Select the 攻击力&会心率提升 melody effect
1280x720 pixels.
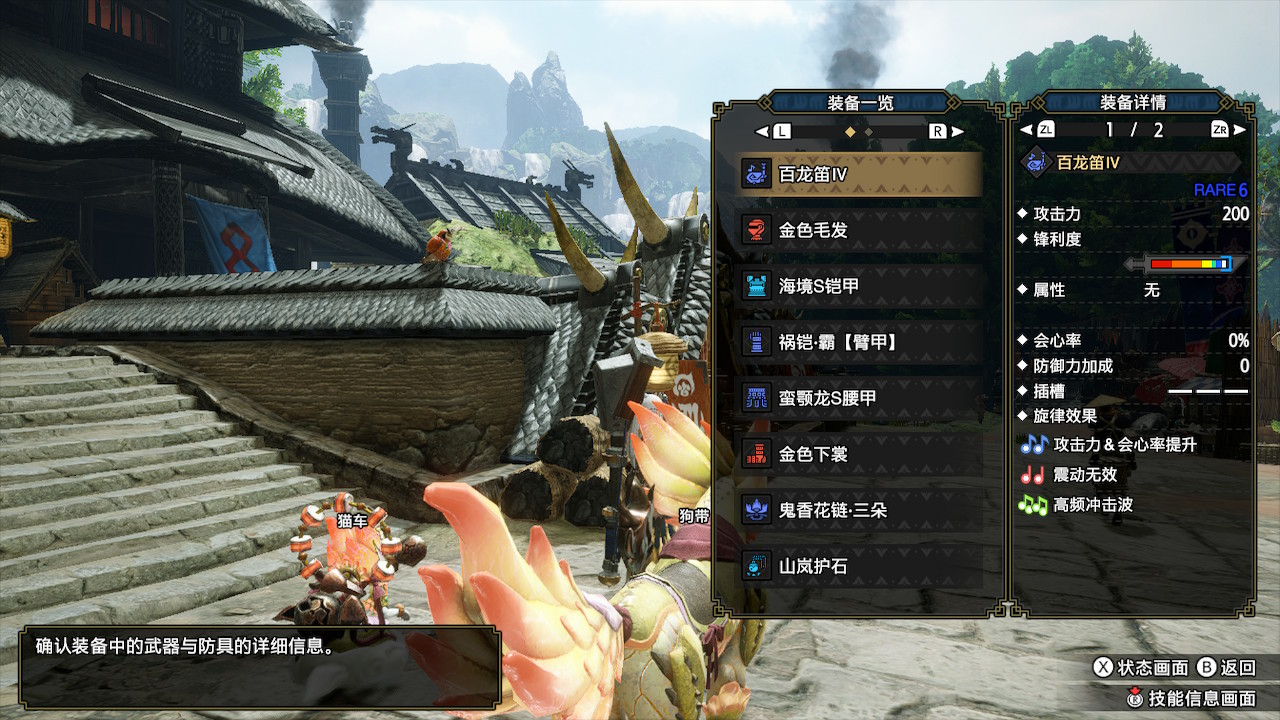tap(1124, 445)
